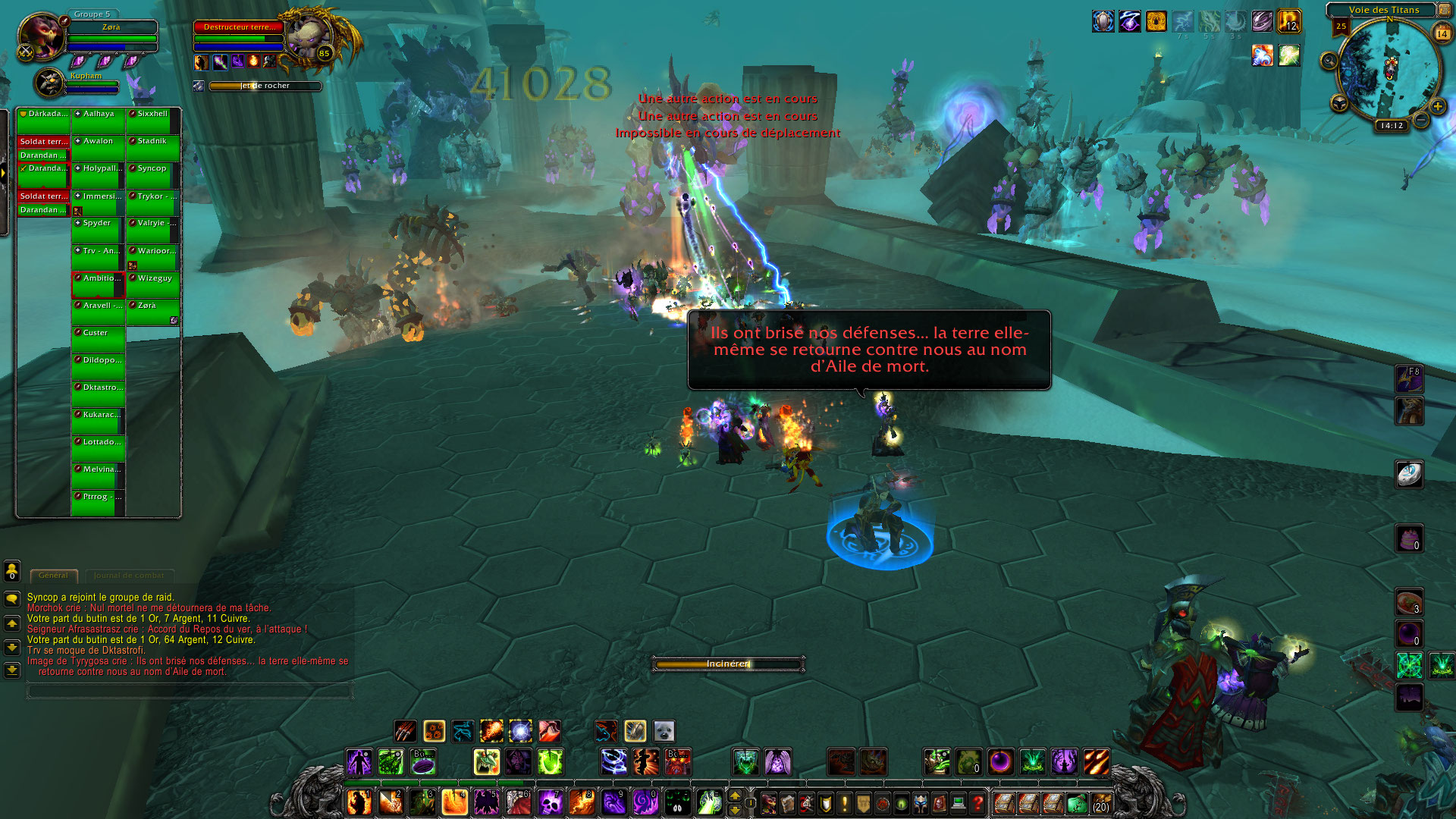Click the minimap tracking magnifier button
The width and height of the screenshot is (1456, 819).
coord(1329,61)
